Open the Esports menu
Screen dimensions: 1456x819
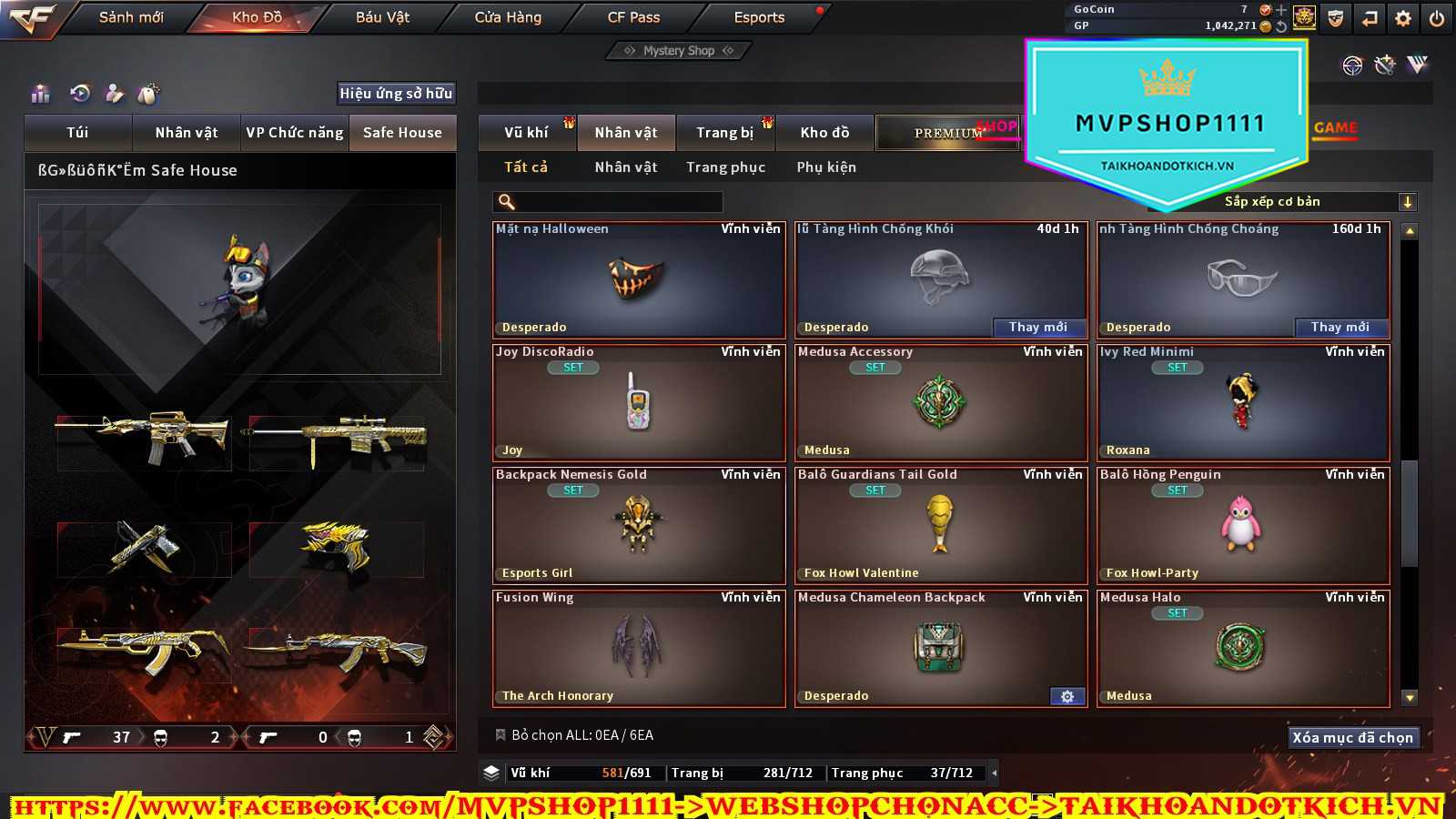tap(759, 17)
